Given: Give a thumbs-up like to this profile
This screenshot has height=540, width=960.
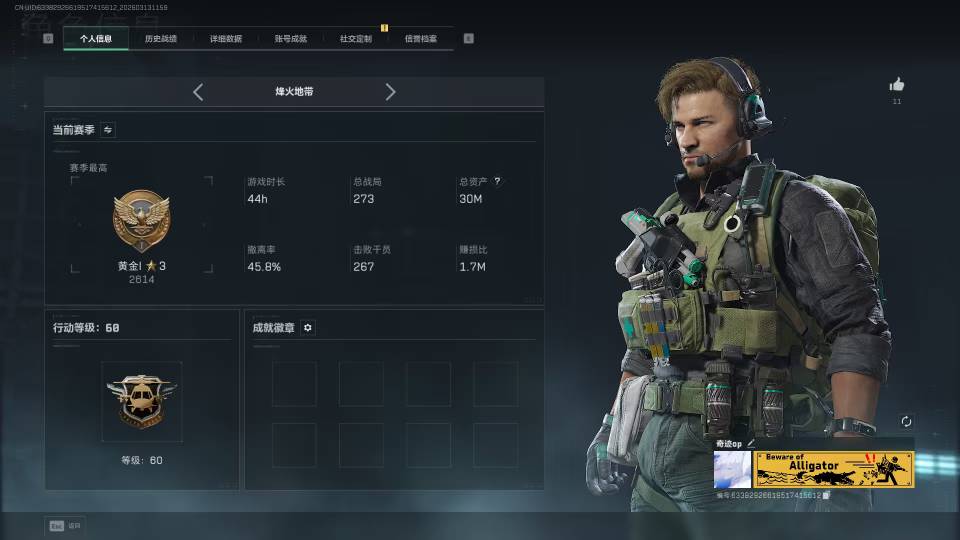Looking at the screenshot, I should point(896,85).
